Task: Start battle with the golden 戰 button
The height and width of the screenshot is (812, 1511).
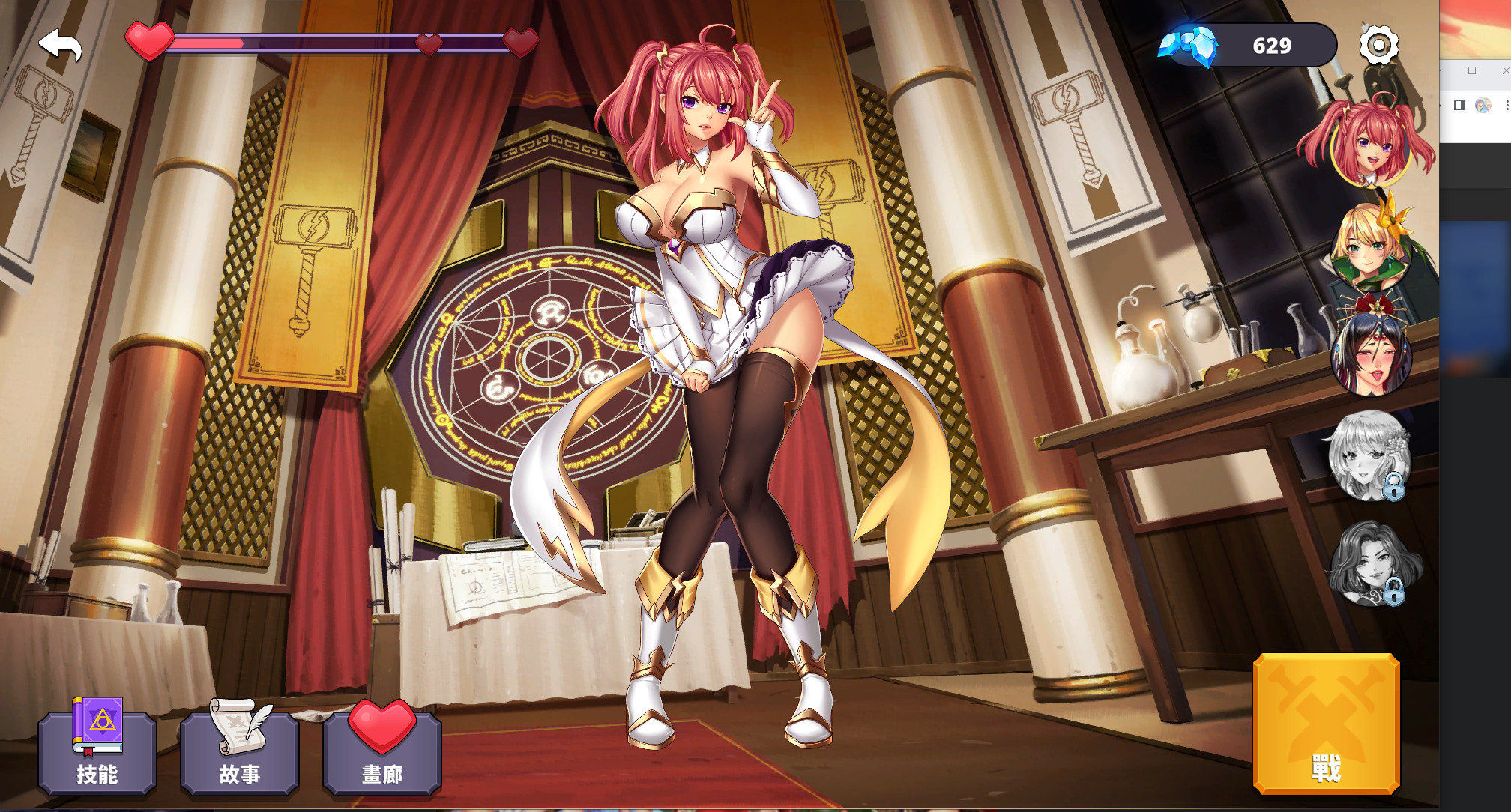Action: [1326, 724]
